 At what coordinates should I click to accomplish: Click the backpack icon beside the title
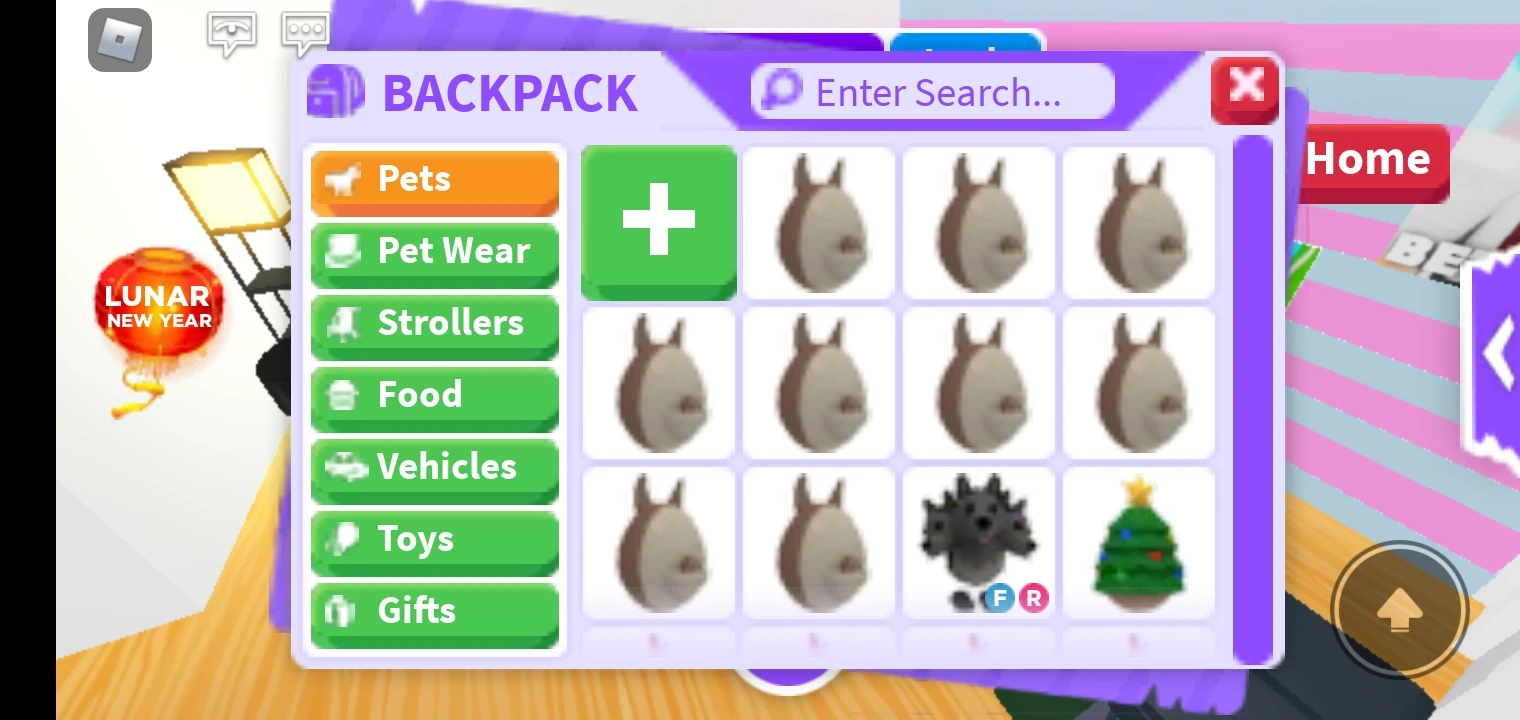click(335, 92)
